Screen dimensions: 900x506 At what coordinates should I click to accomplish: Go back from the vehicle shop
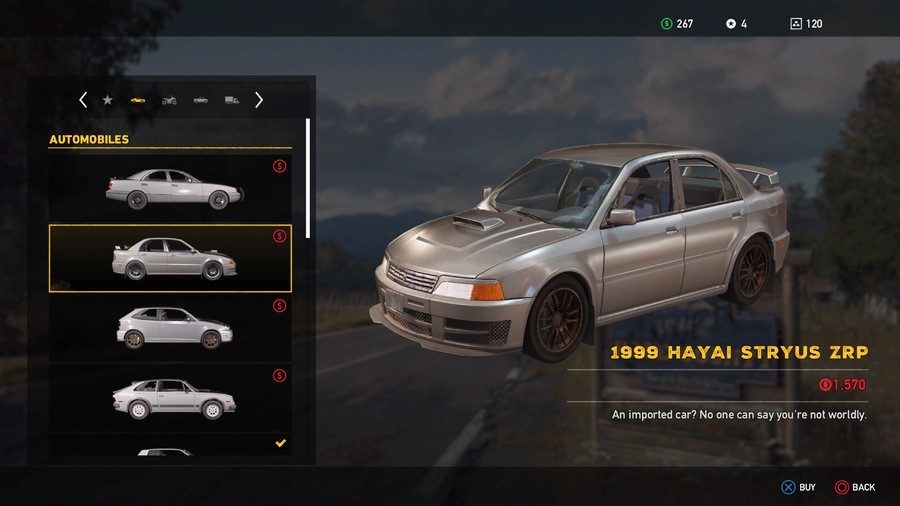click(854, 487)
